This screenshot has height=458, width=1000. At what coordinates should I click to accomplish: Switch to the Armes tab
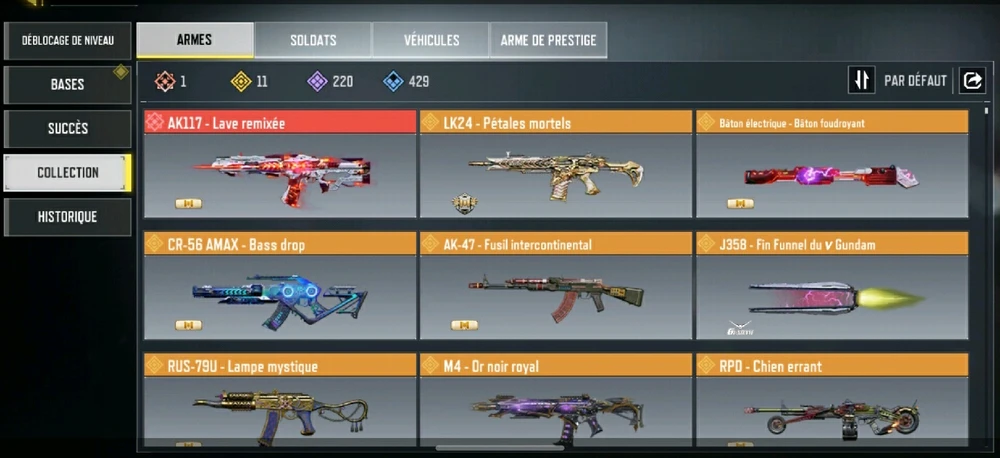(x=194, y=40)
